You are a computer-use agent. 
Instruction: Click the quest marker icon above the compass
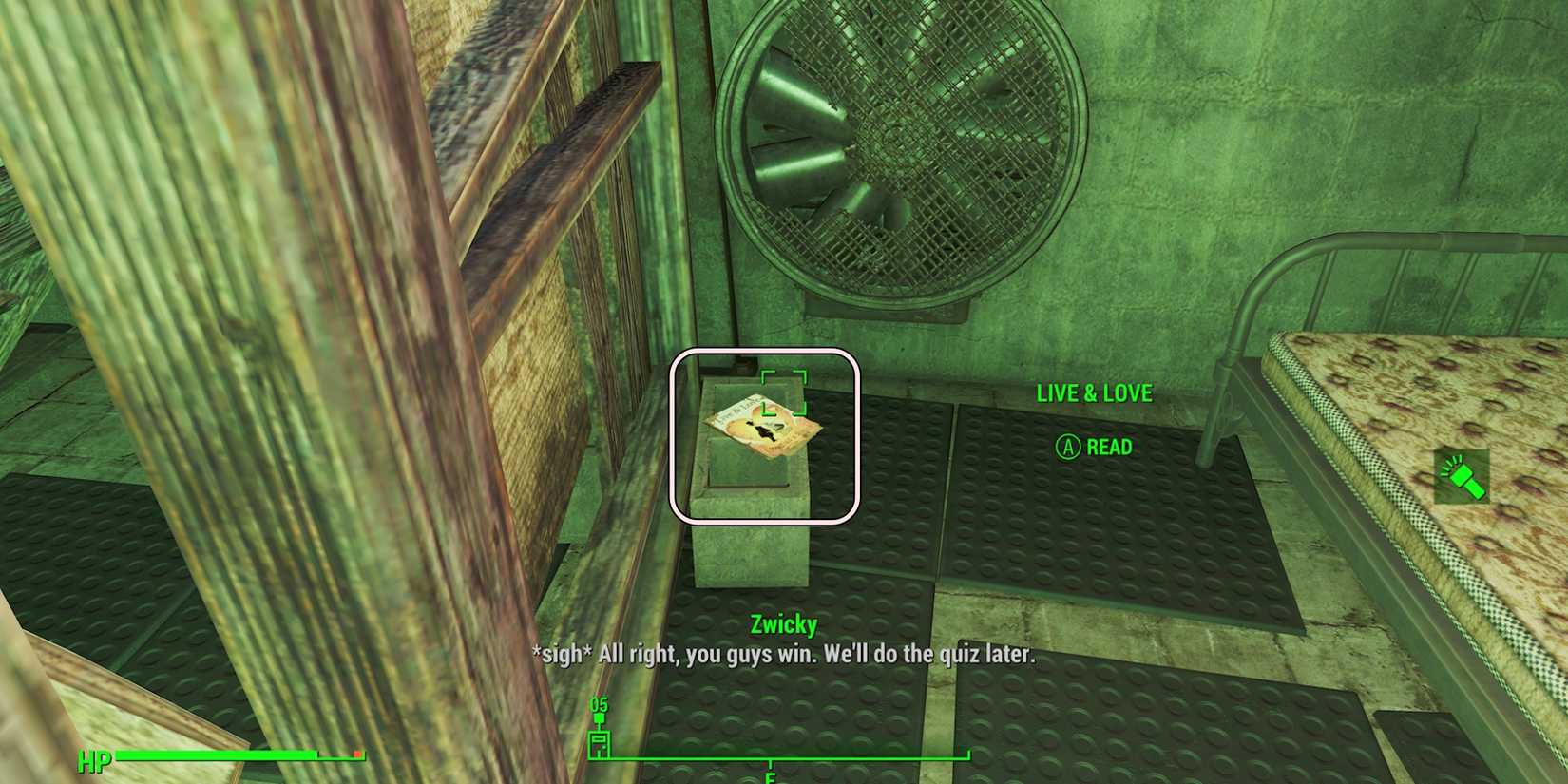(x=600, y=720)
